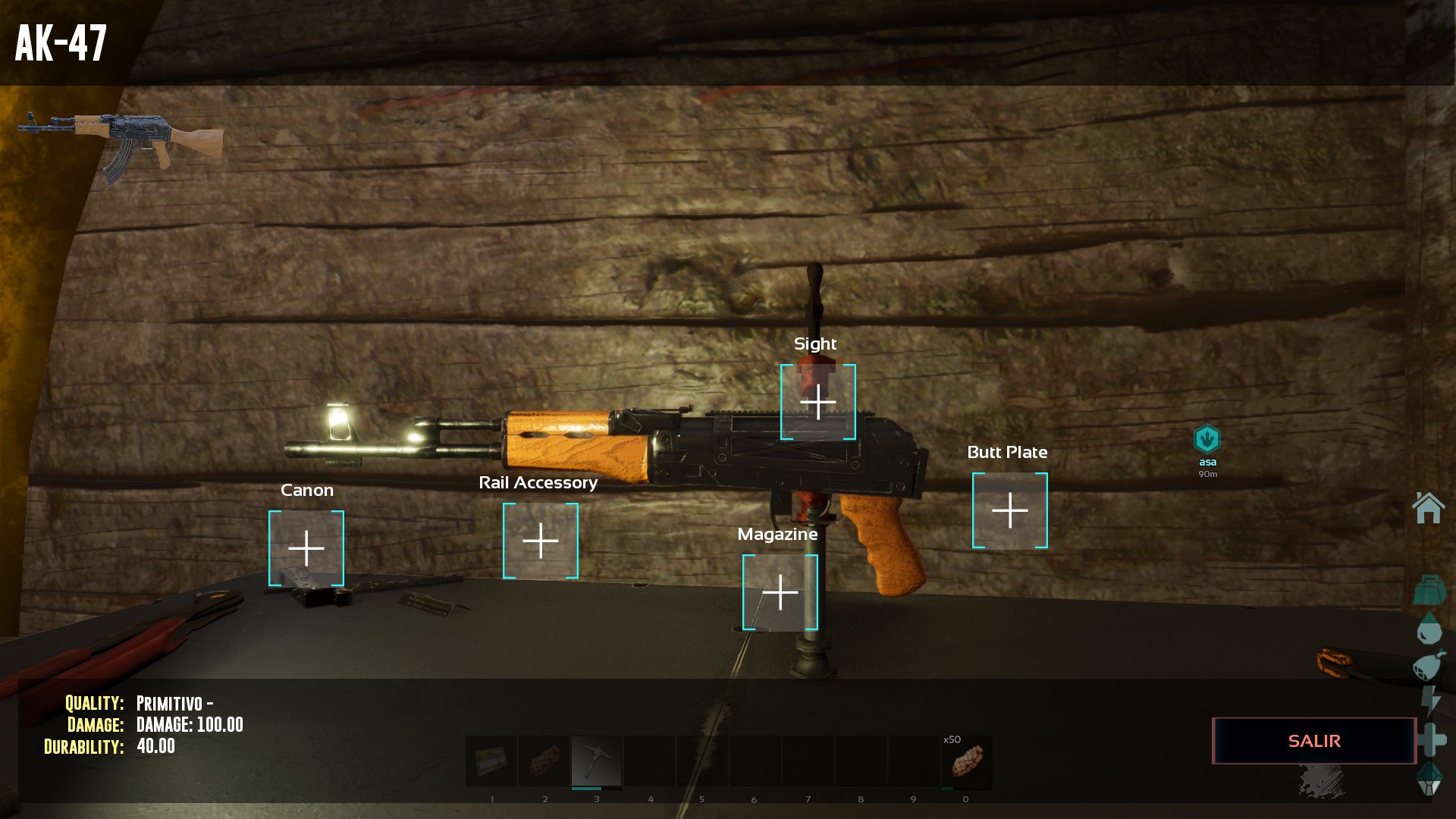Fill the Magazine attachment slot
This screenshot has height=819, width=1456.
tap(780, 592)
